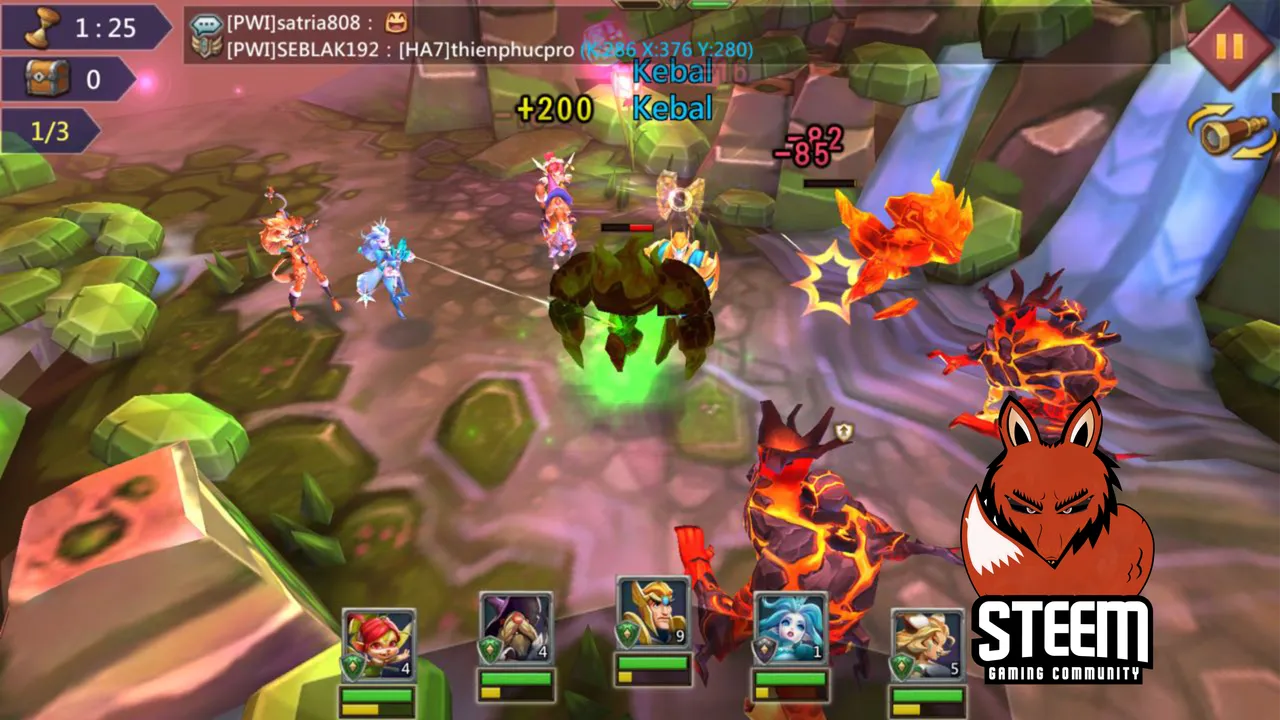Click the treasure chest loot counter icon
Screen dimensions: 1280x720
point(48,78)
